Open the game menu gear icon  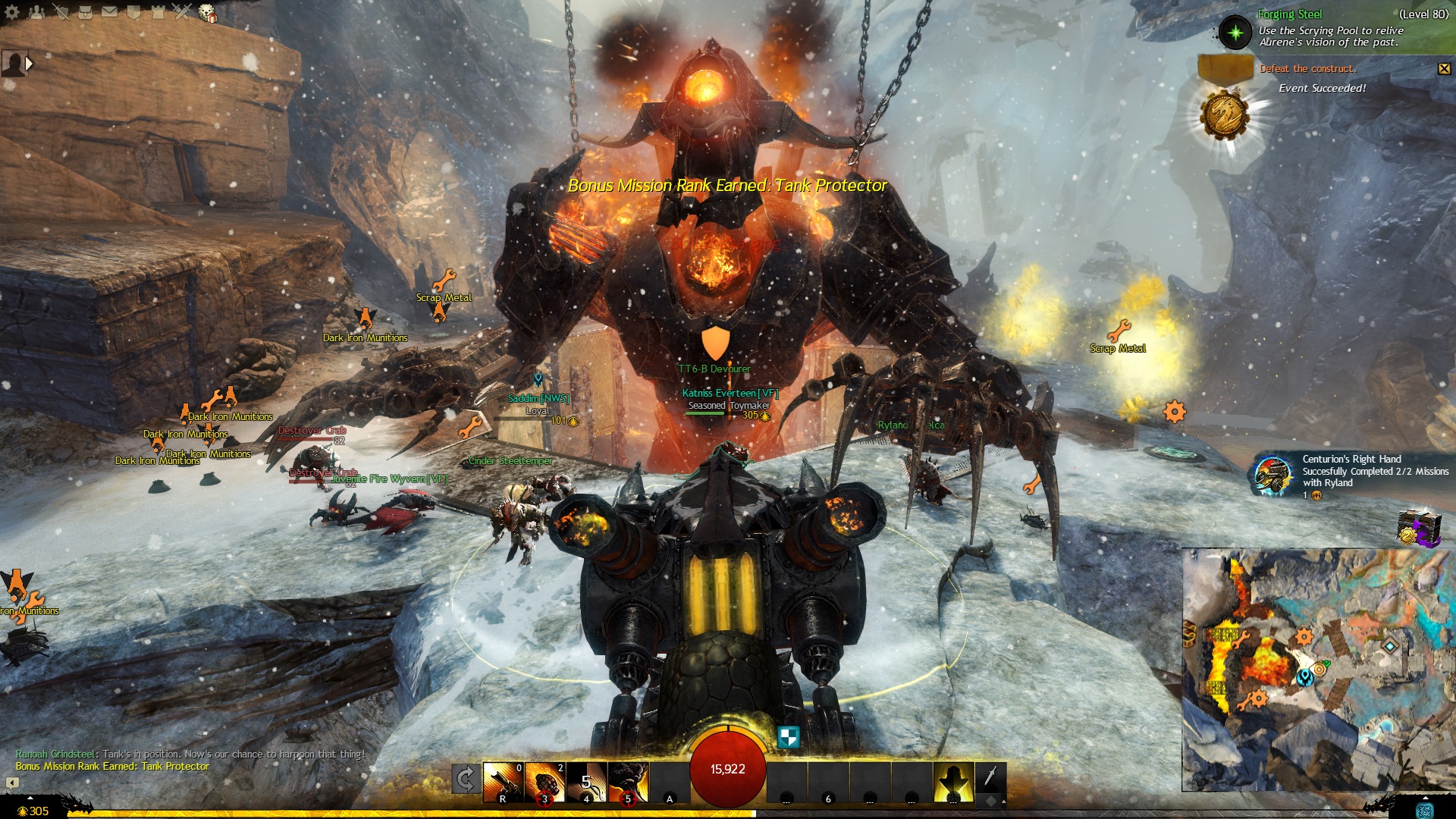(12, 12)
